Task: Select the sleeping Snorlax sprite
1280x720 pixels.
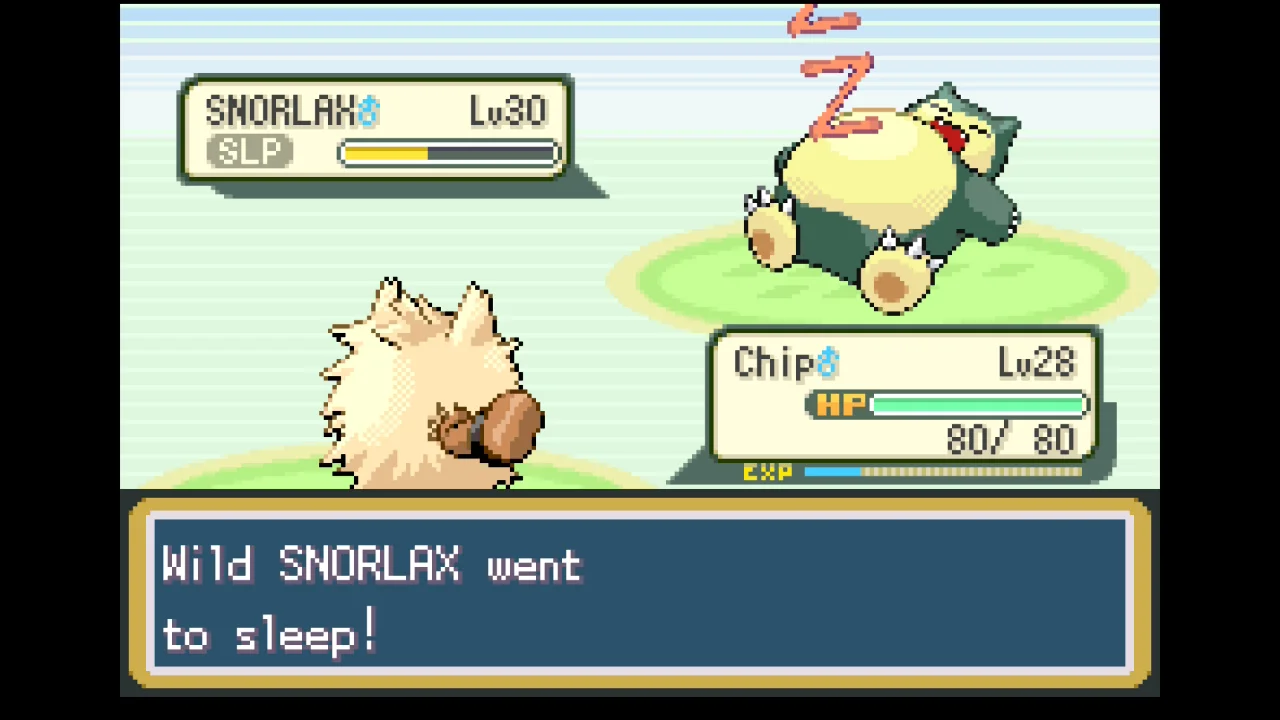Action: coord(890,190)
